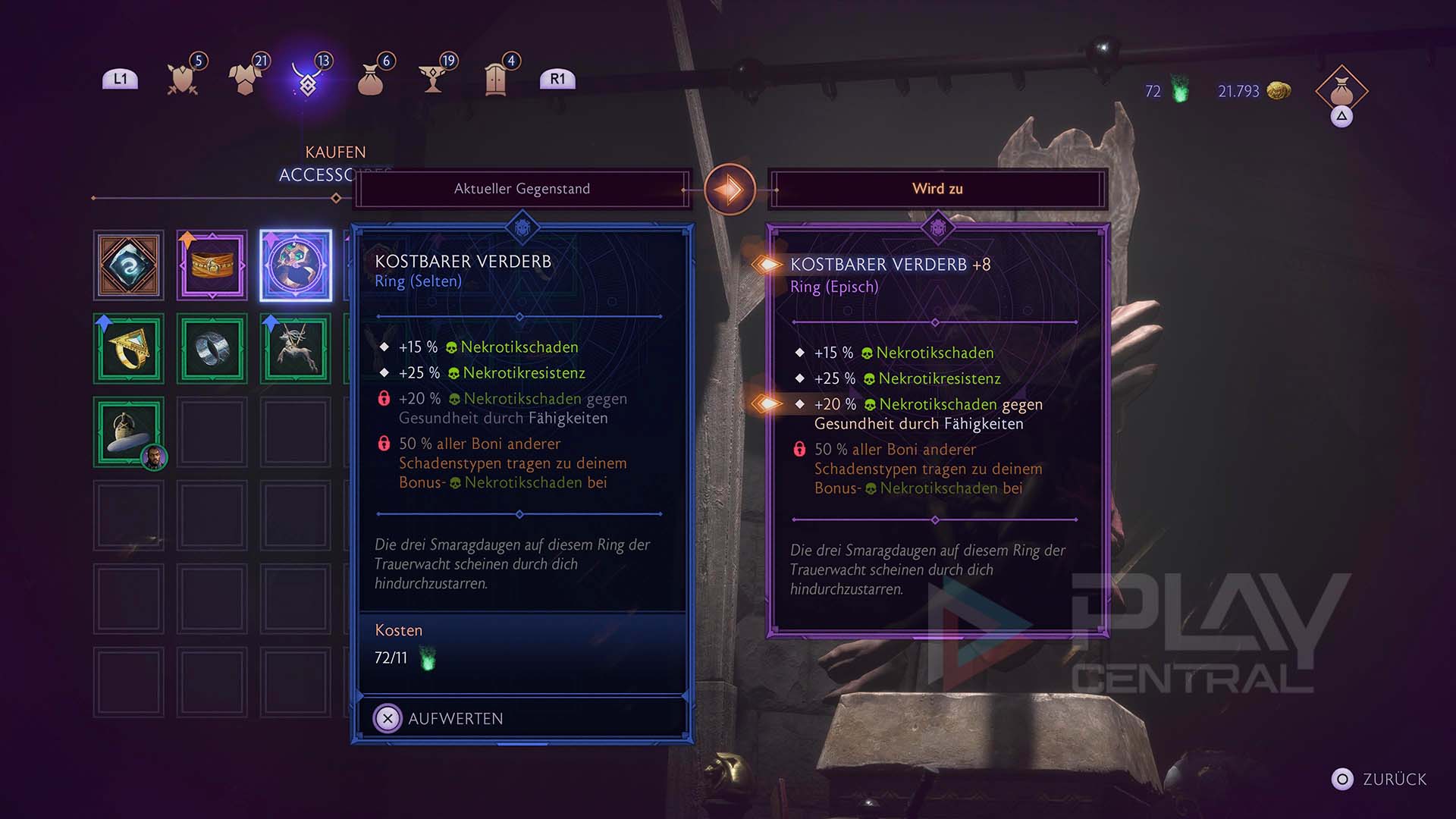
Task: Open the pouch icon in top-right diamond
Action: (1341, 93)
